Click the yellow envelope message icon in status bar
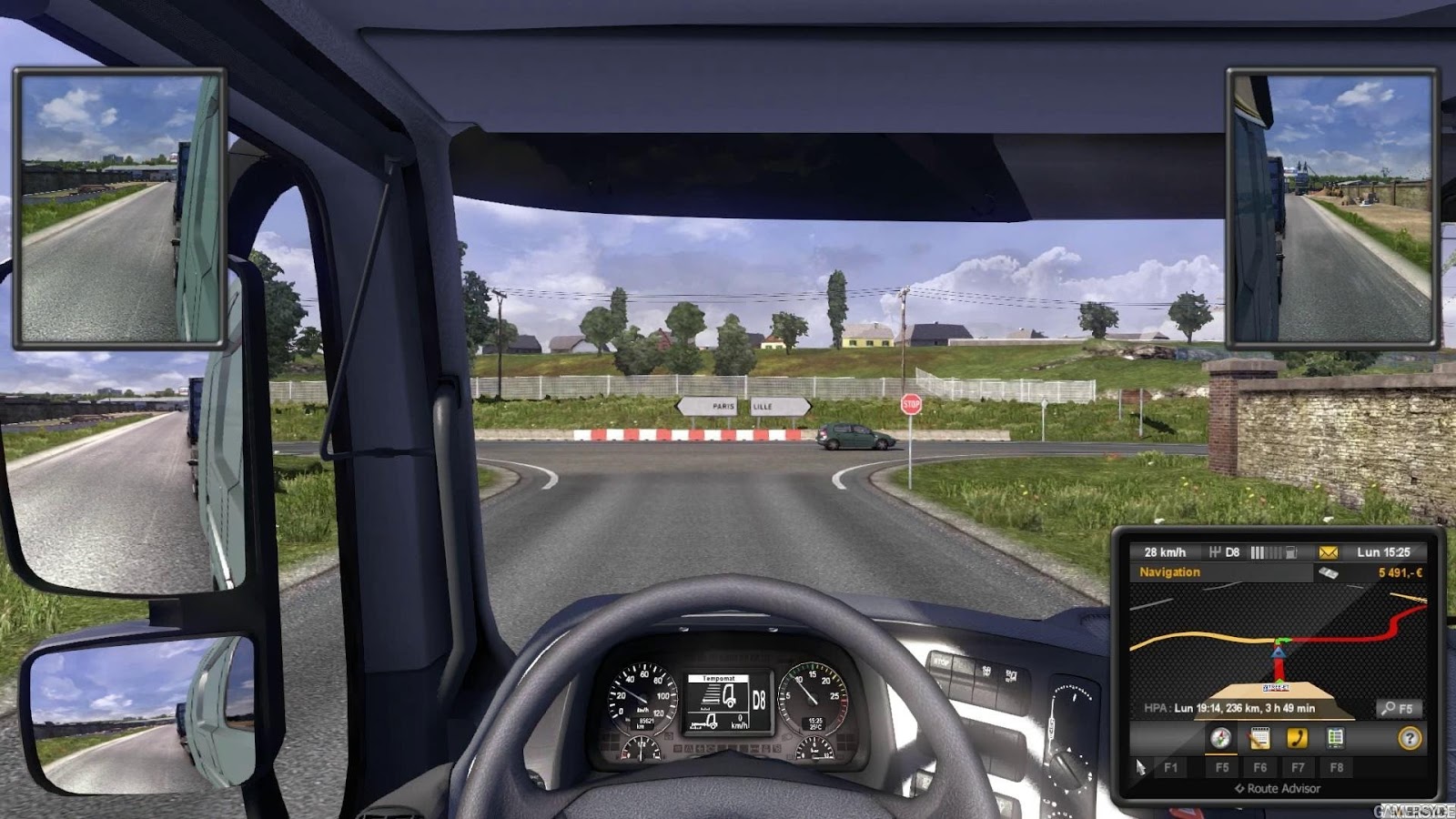1456x819 pixels. (1328, 552)
